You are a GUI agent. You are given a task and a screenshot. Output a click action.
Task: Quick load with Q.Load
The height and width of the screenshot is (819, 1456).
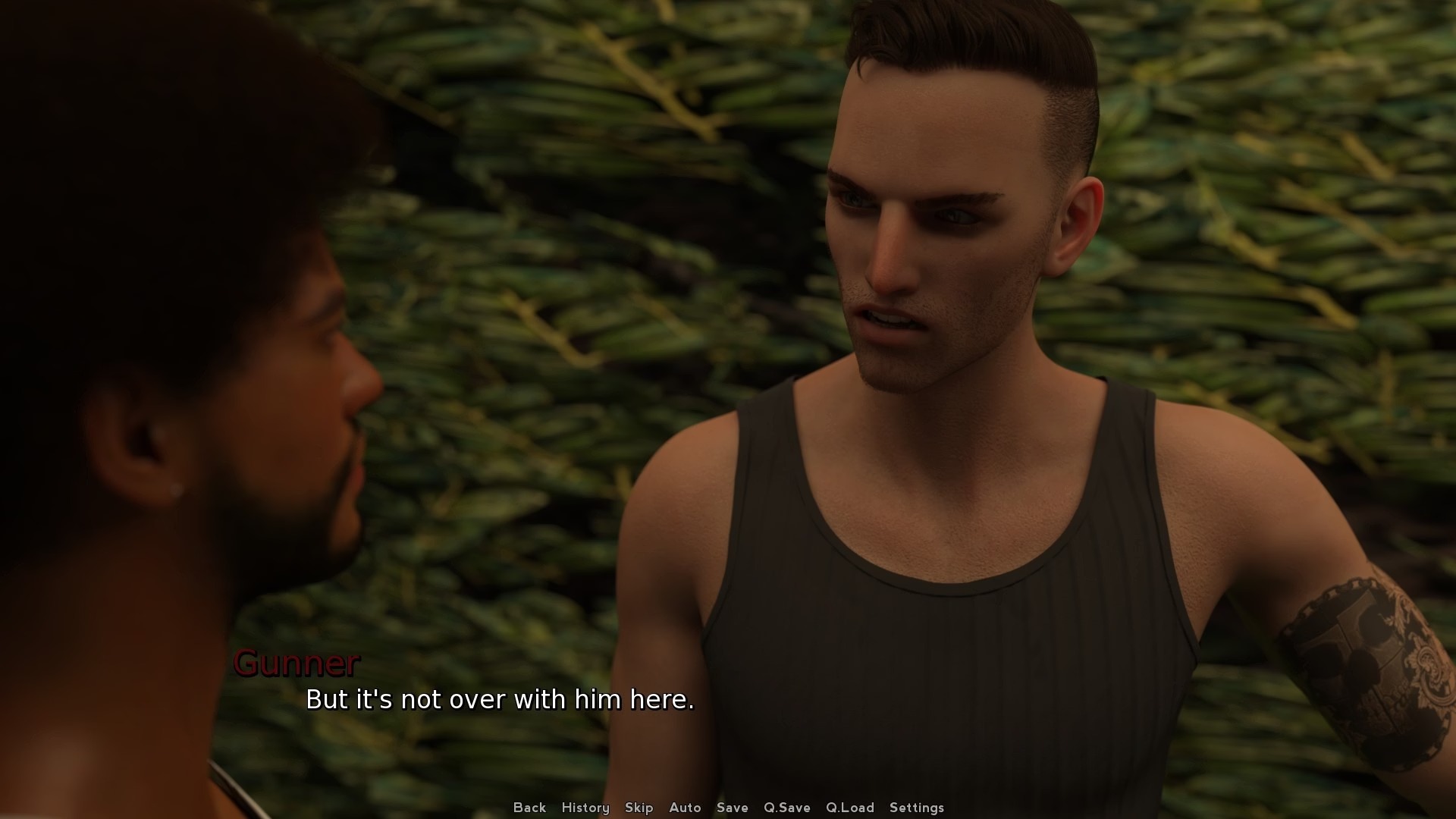point(849,808)
